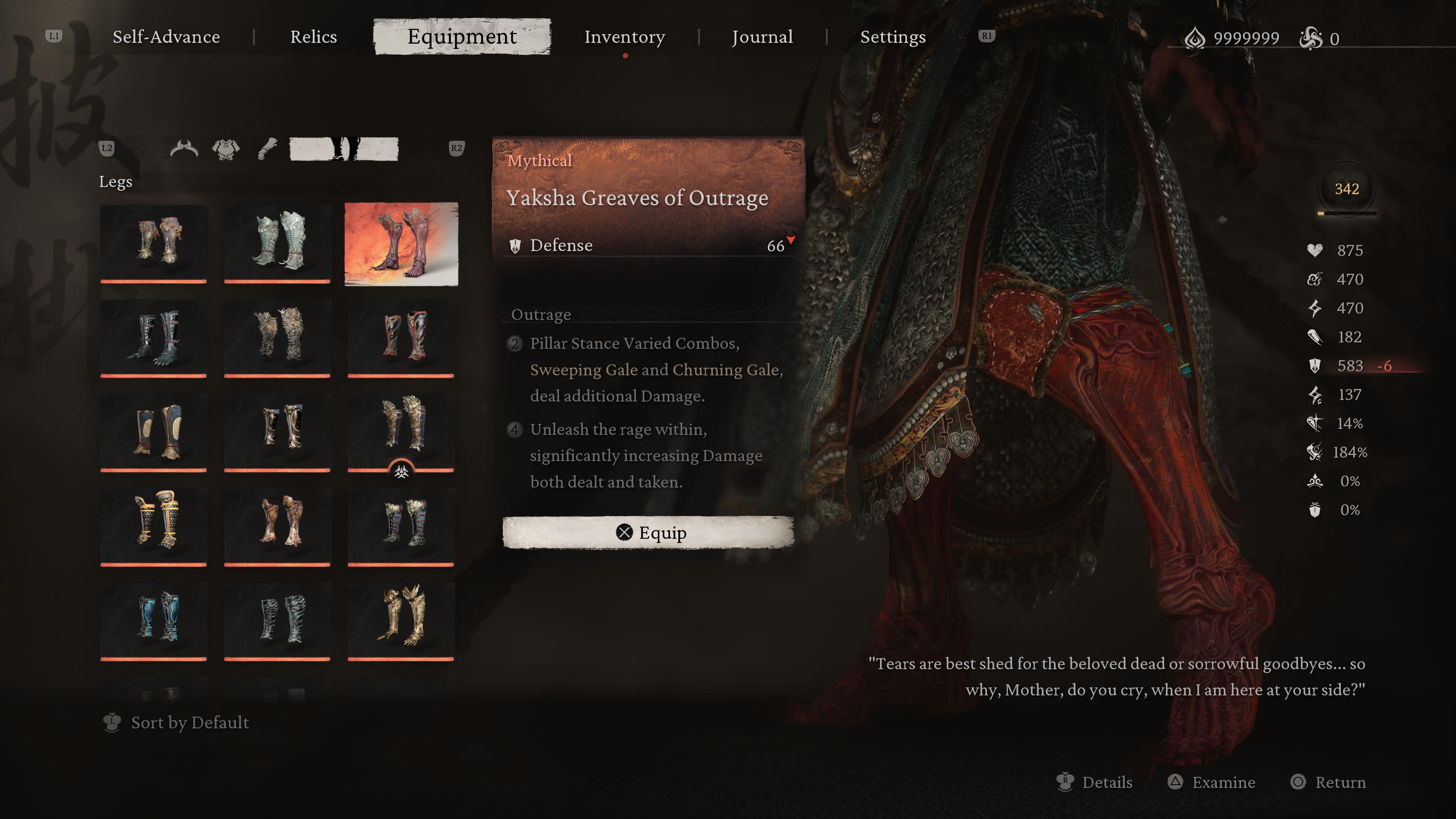Go to the Inventory tab

(x=624, y=37)
